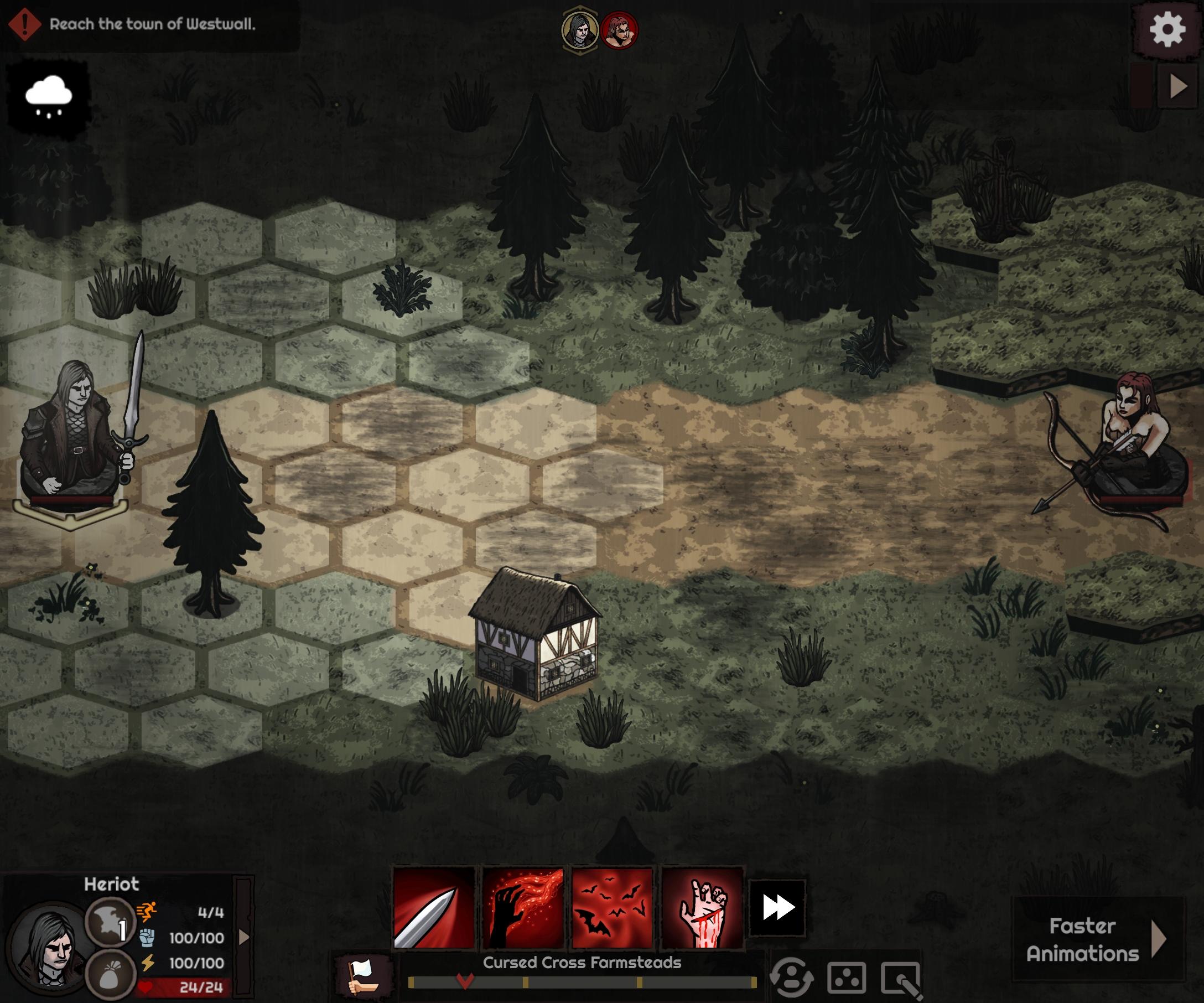Open the inventory bag icon

(x=110, y=975)
